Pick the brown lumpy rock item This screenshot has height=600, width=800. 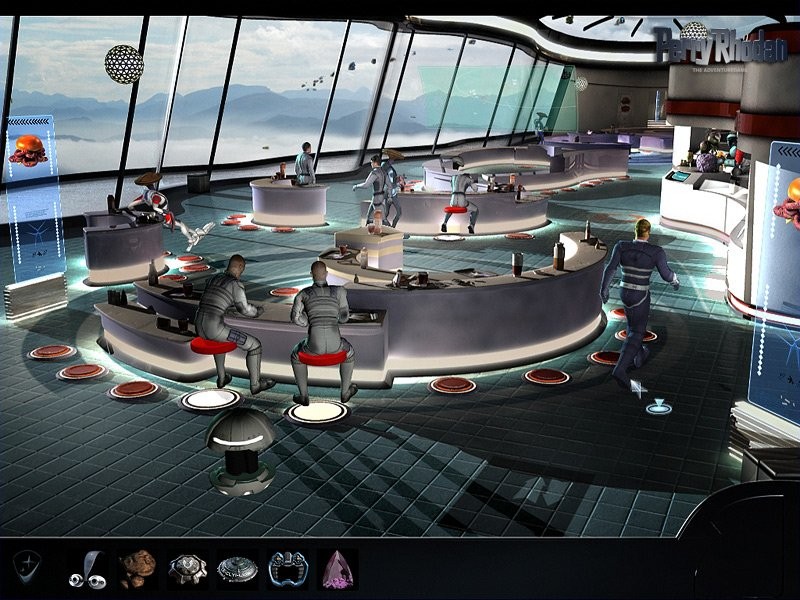click(x=138, y=569)
